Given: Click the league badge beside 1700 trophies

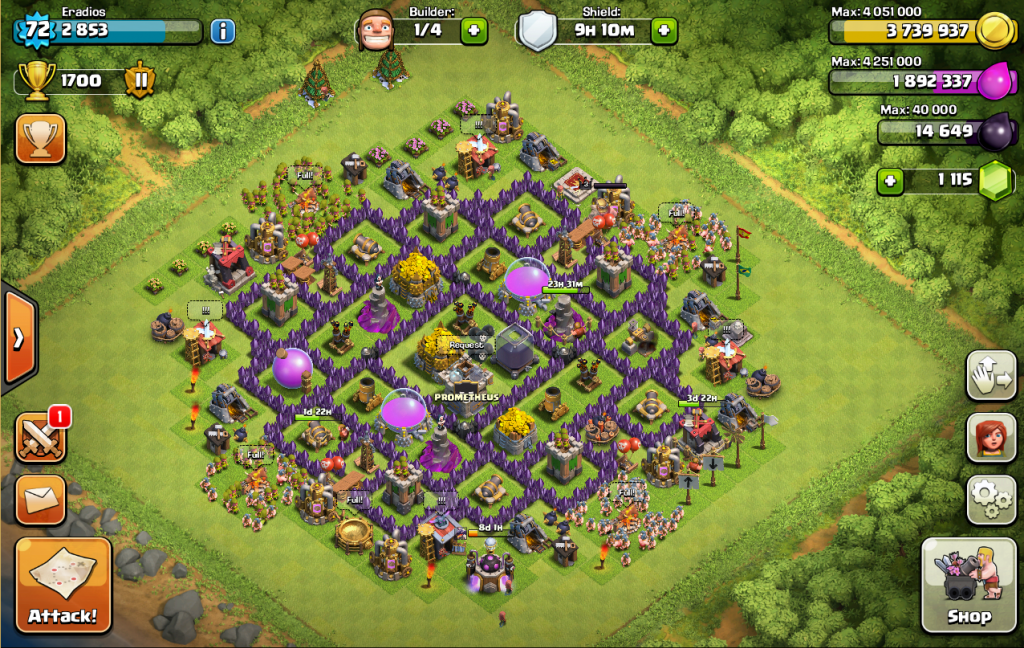Looking at the screenshot, I should tap(139, 80).
